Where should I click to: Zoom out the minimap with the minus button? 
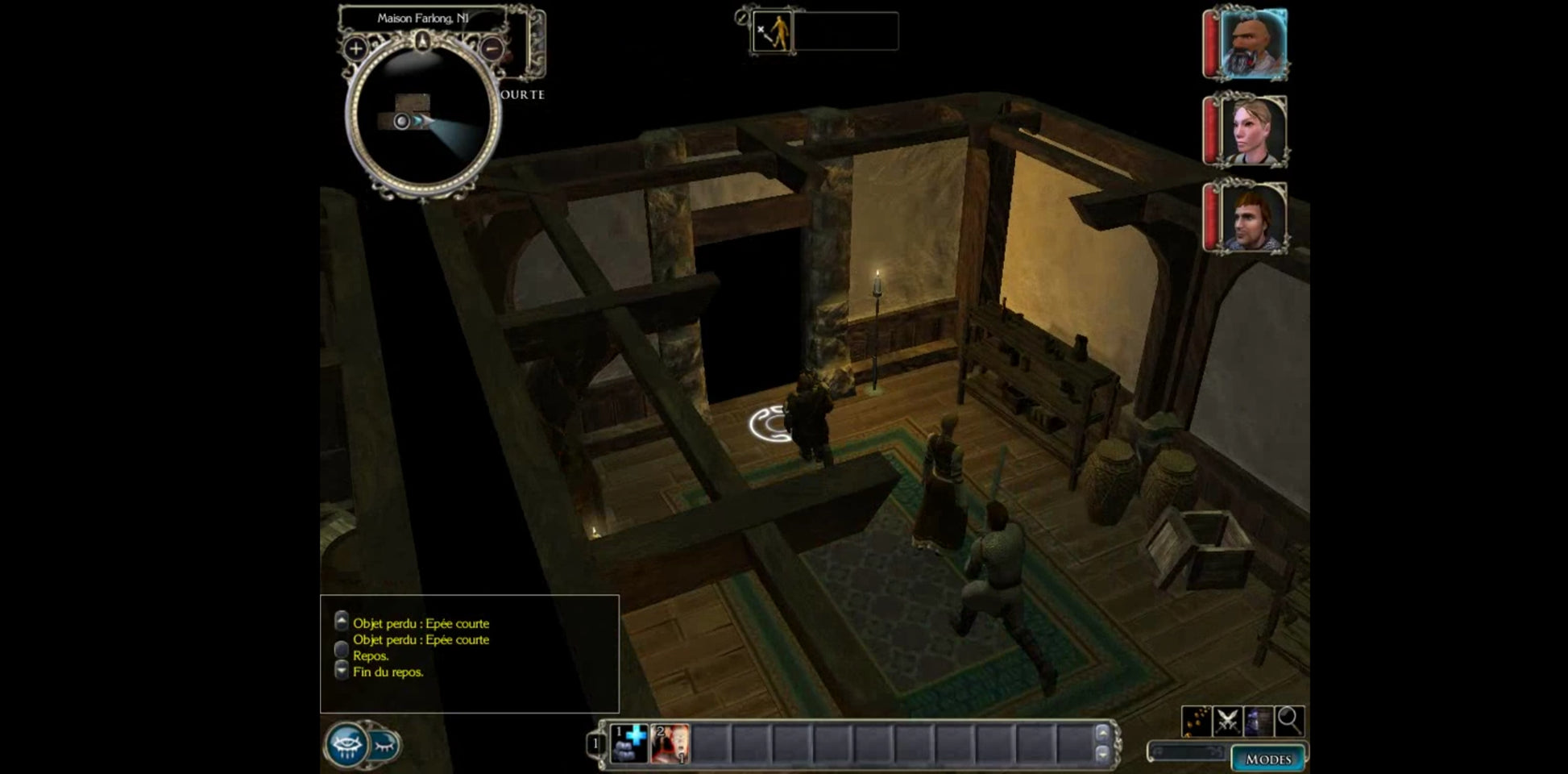click(492, 48)
